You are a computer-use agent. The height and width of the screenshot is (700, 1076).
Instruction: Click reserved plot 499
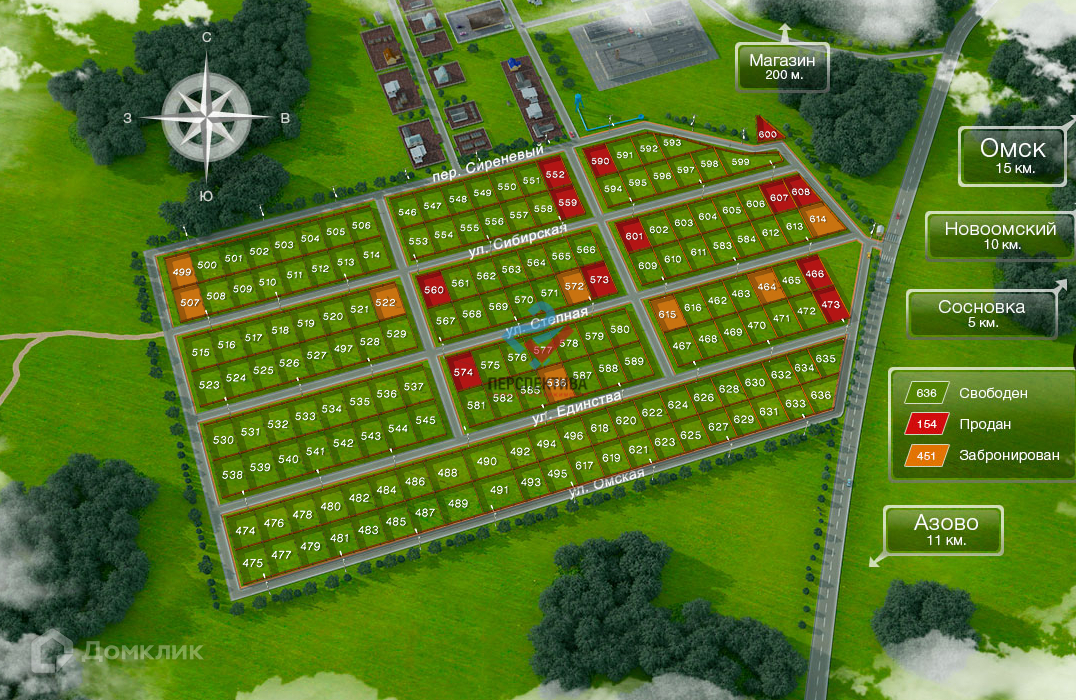tap(182, 272)
